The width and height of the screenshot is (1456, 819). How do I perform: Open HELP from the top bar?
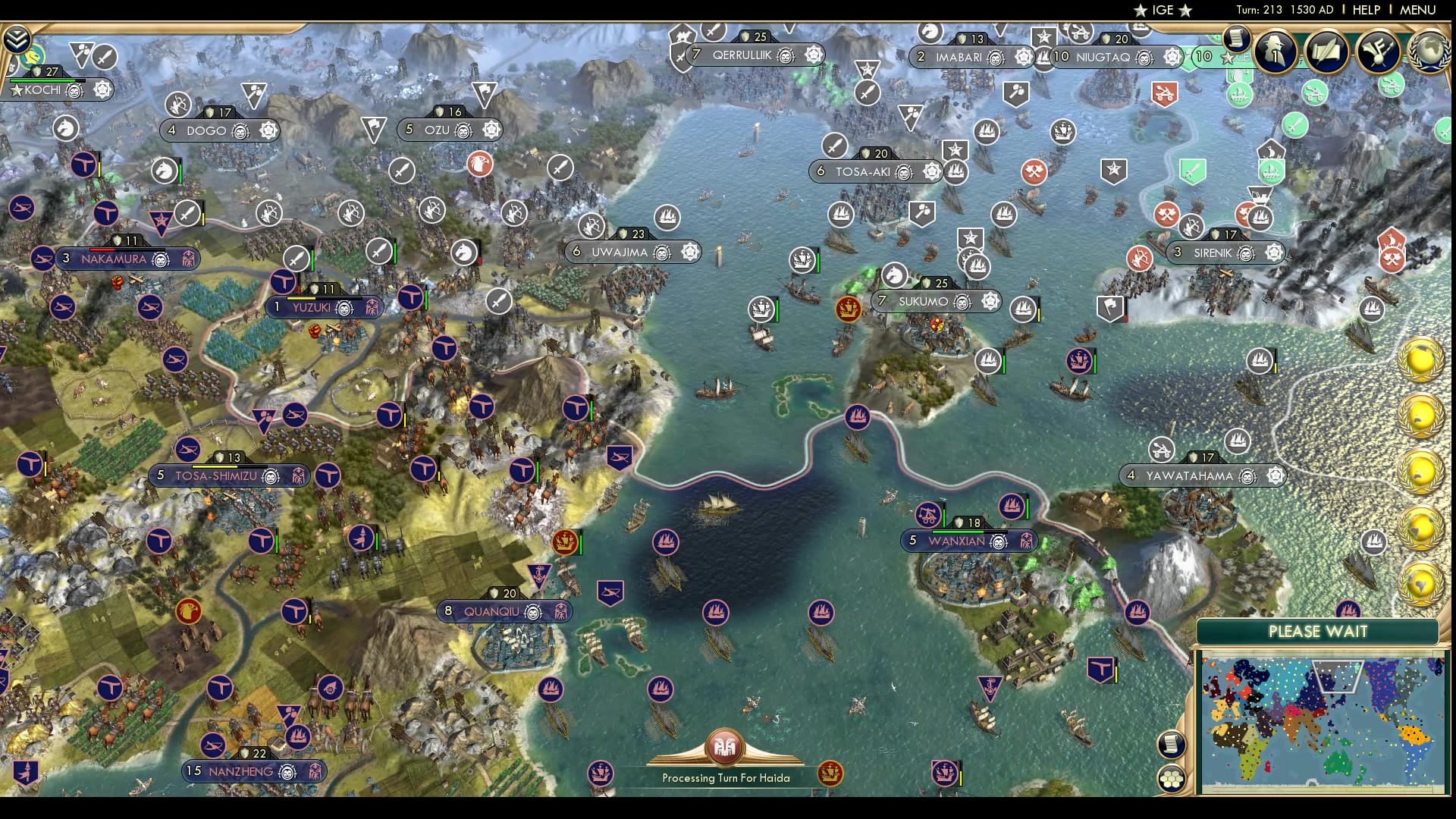[1365, 11]
